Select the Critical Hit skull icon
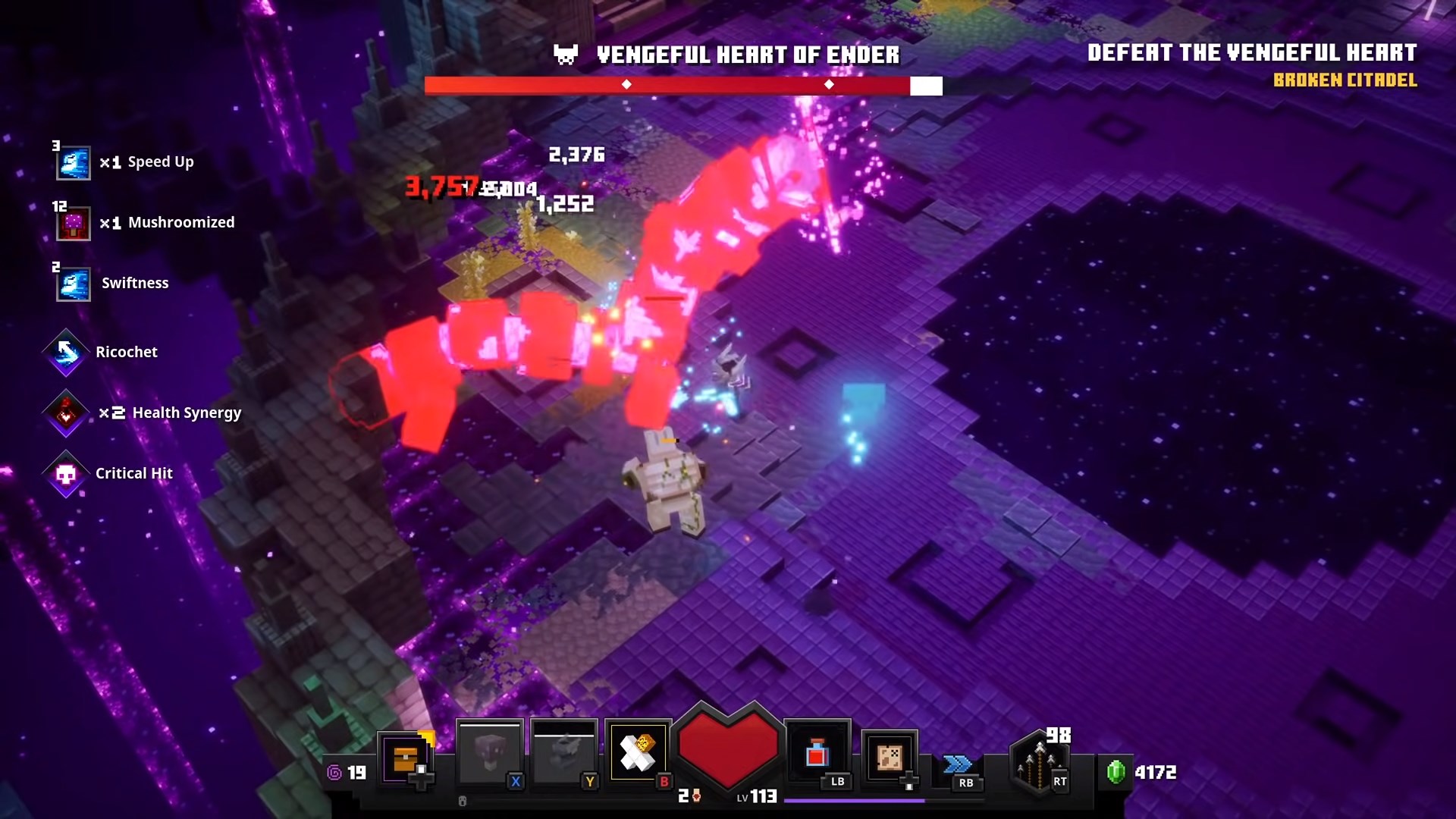Viewport: 1456px width, 819px height. (66, 474)
